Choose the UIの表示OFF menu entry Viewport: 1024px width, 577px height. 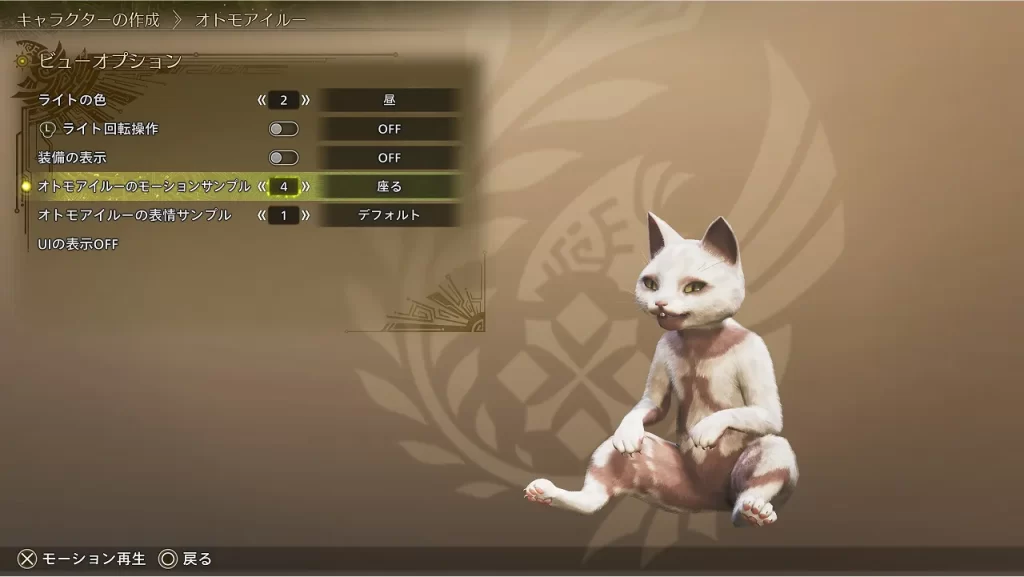[x=78, y=244]
